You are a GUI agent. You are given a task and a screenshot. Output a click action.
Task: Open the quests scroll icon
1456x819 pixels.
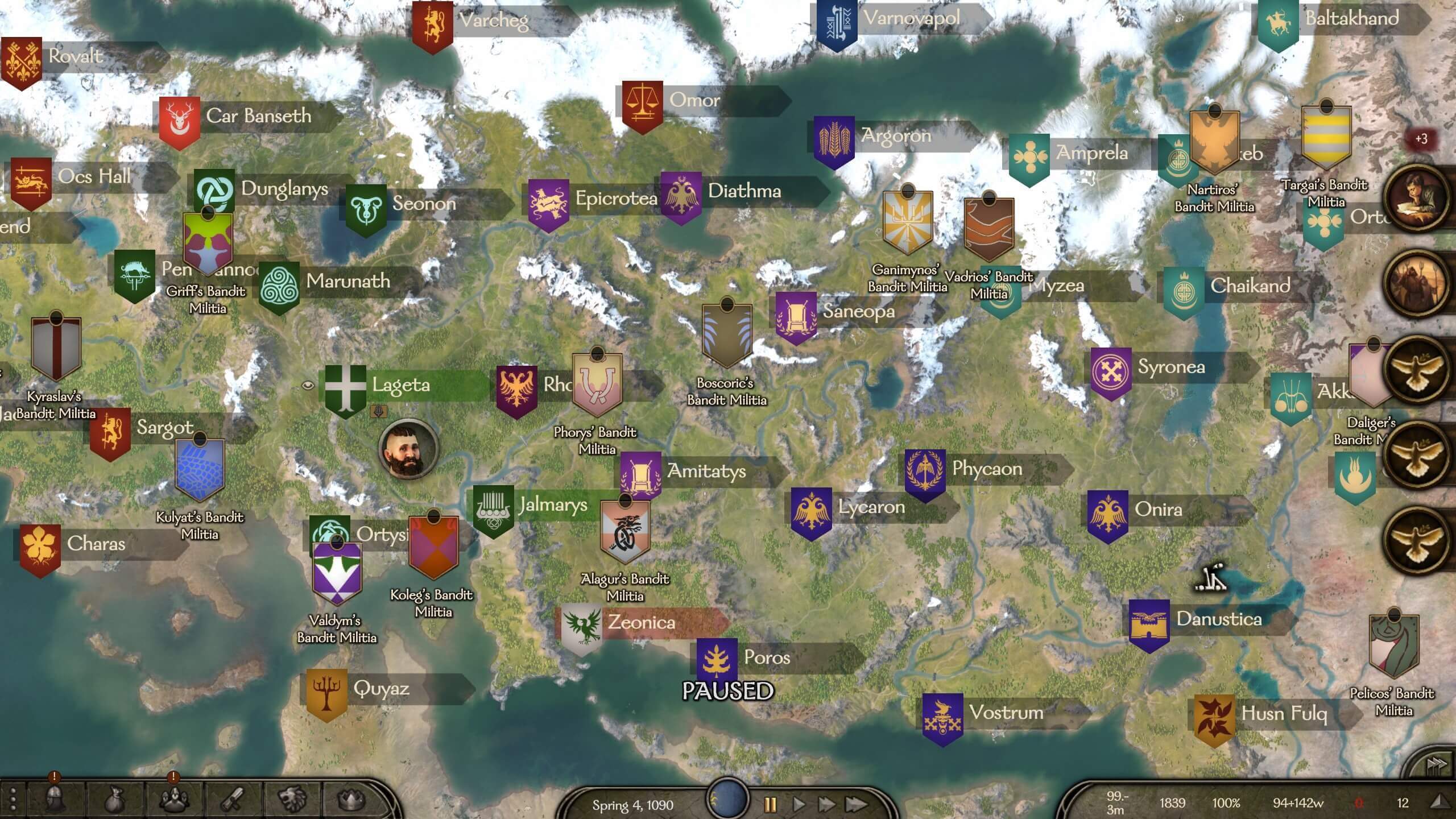(x=233, y=799)
